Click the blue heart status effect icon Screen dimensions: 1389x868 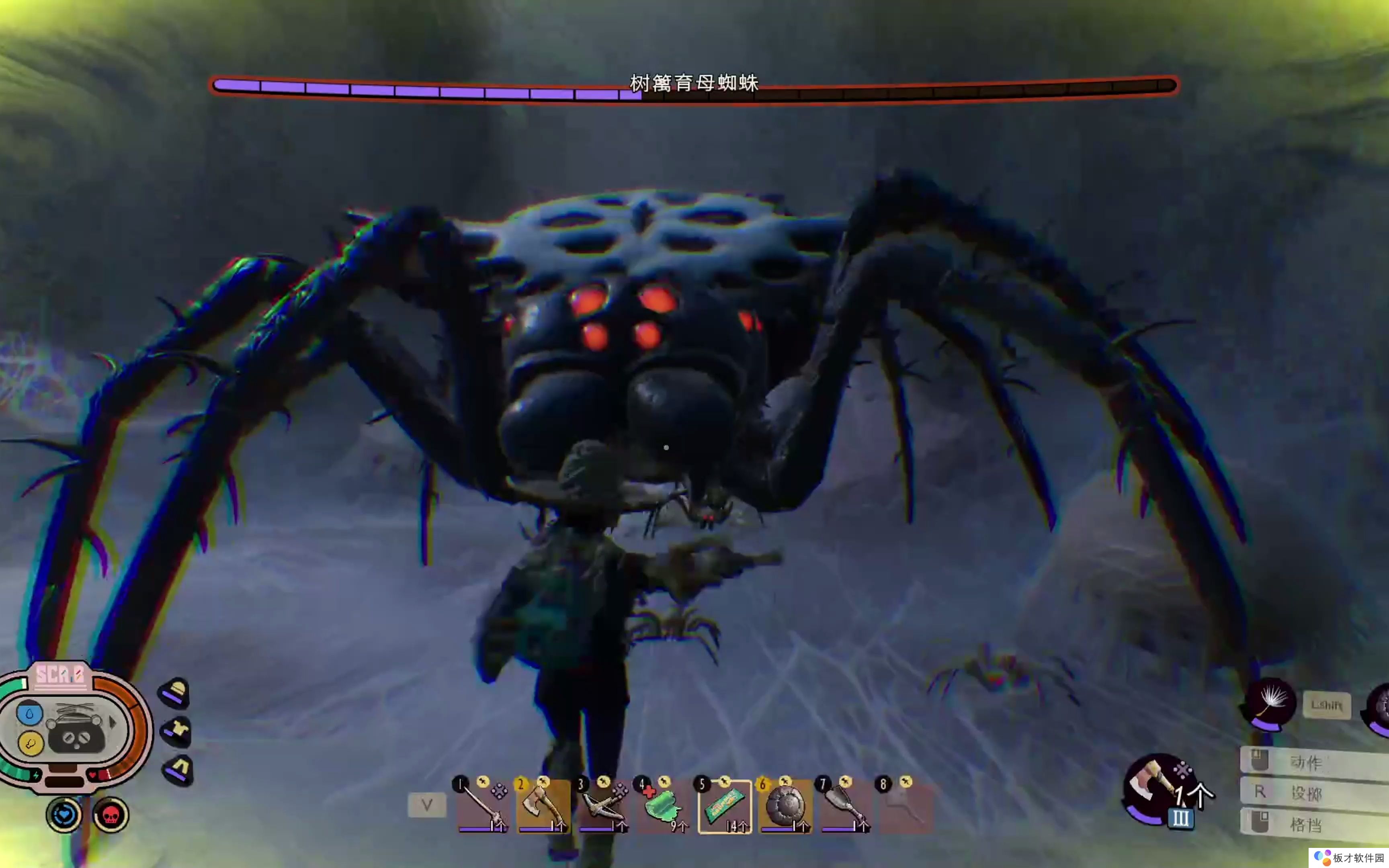[64, 815]
